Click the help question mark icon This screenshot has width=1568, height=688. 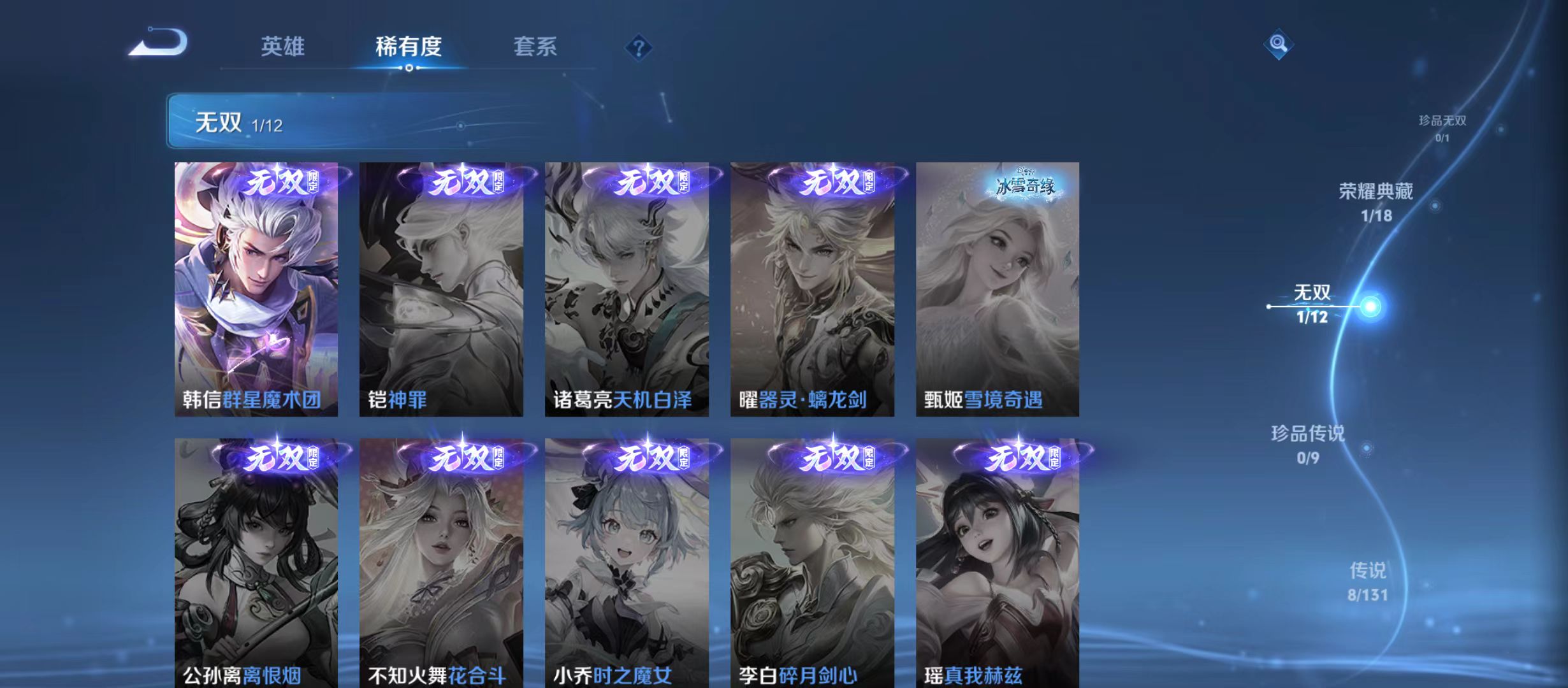pos(639,48)
